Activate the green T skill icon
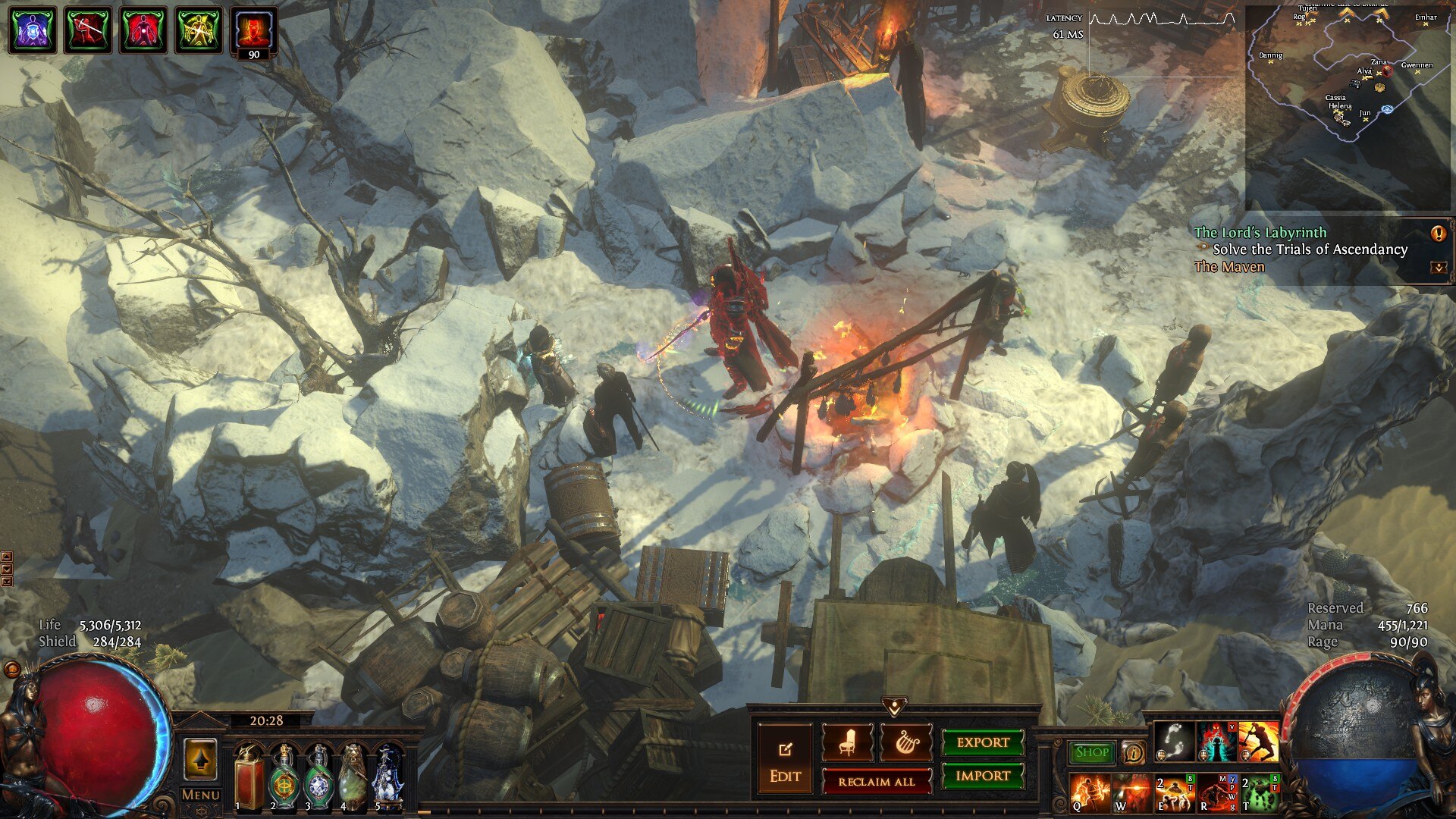1456x819 pixels. [1260, 792]
